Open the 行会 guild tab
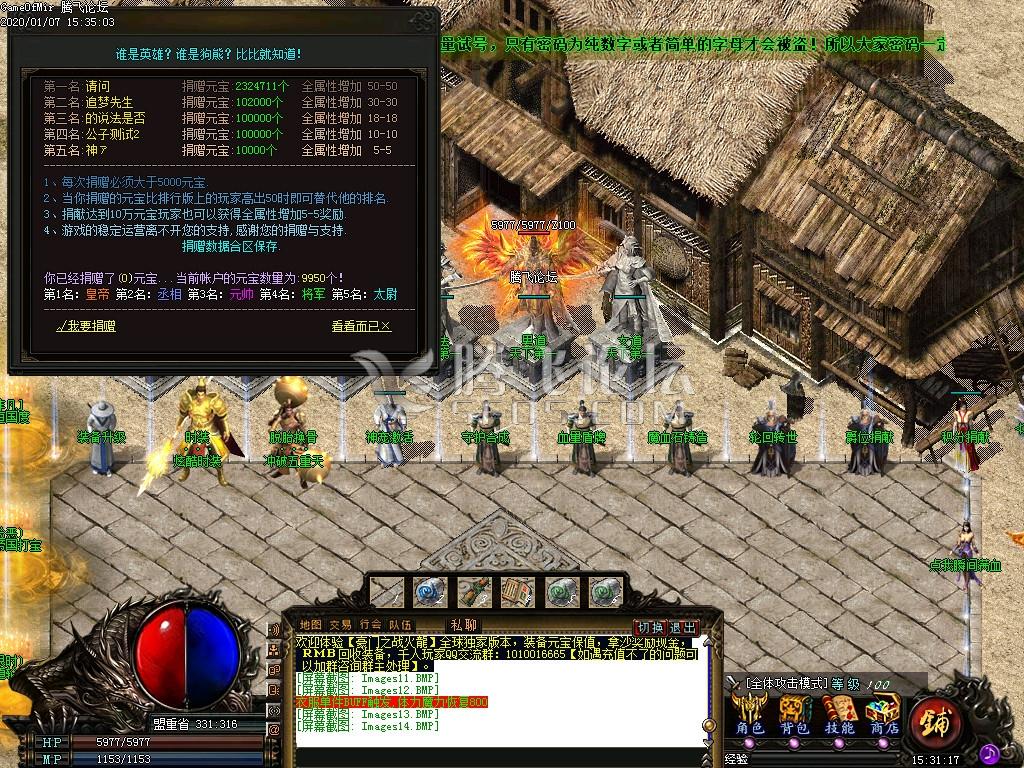The height and width of the screenshot is (768, 1024). coord(370,625)
